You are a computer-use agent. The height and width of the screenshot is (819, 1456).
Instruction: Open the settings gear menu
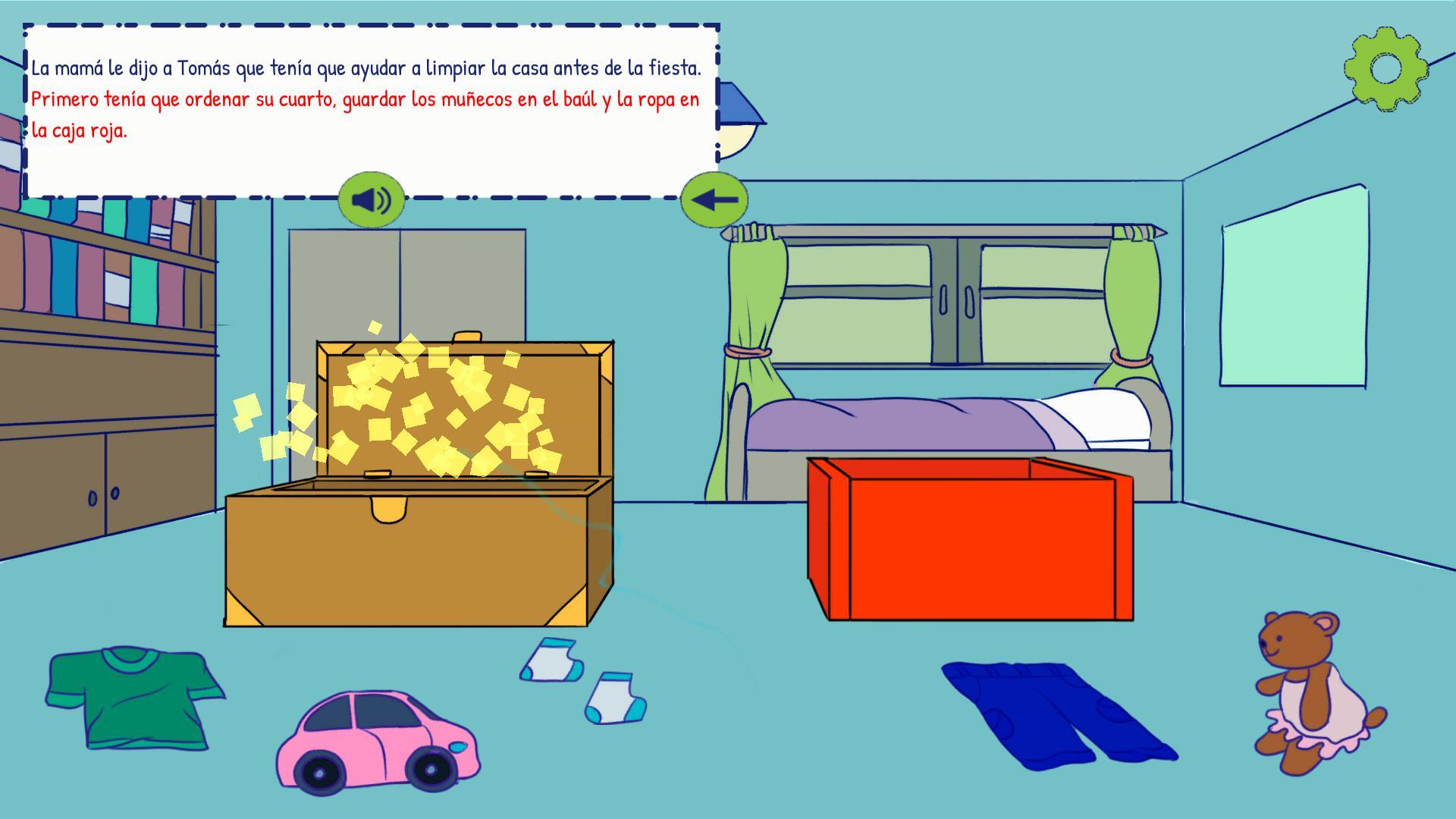[1385, 70]
